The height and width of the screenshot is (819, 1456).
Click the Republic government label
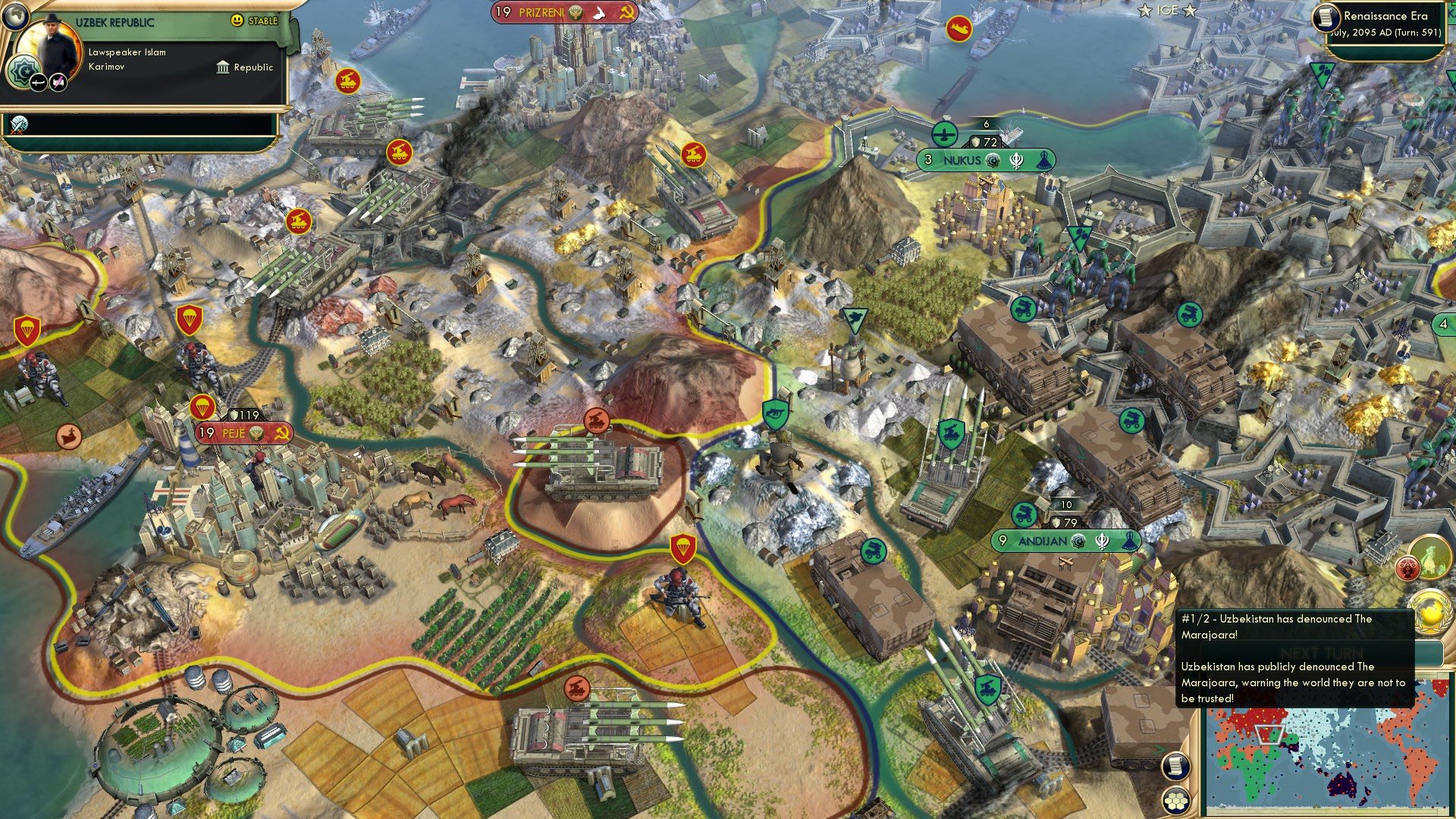245,67
